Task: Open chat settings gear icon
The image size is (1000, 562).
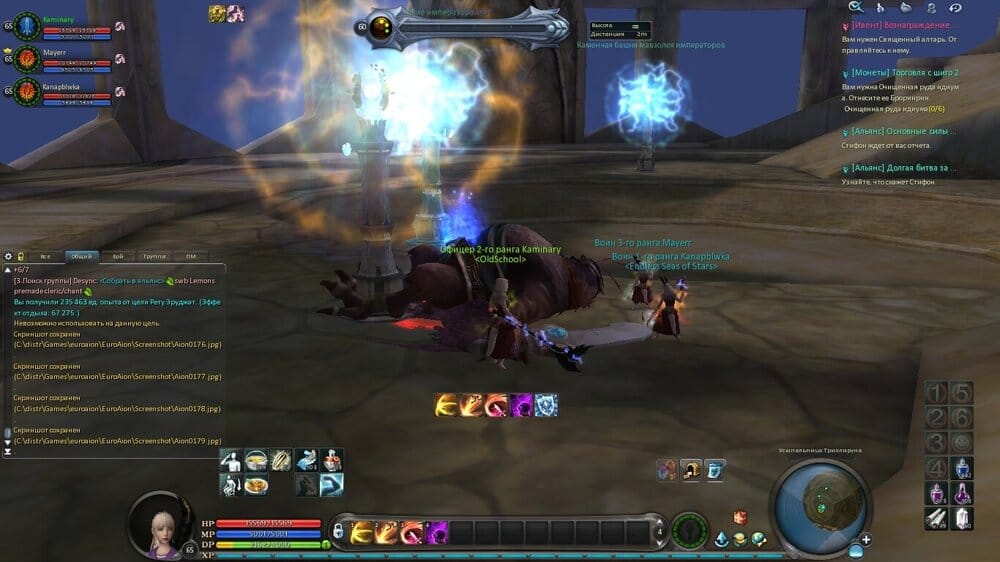Action: 8,256
